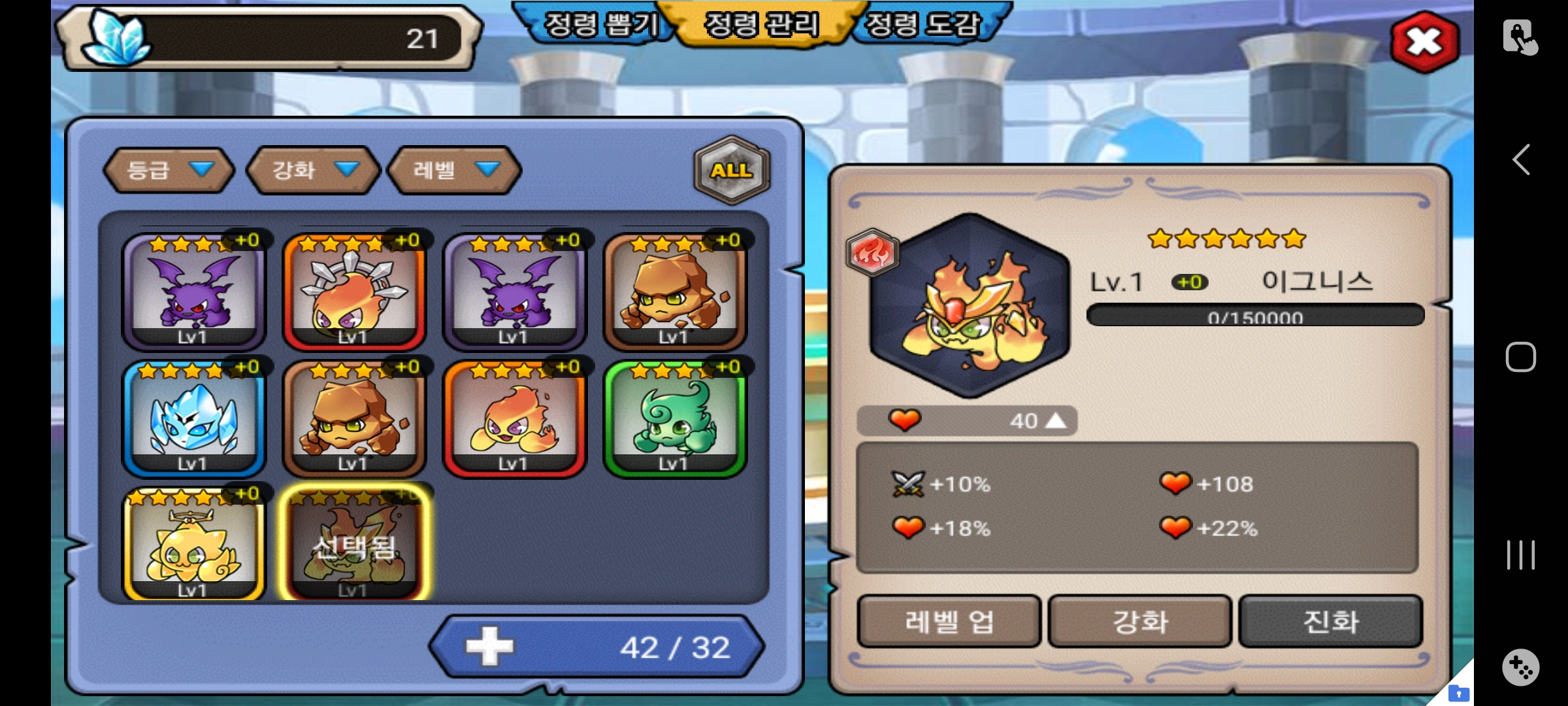Select the selected 선택됨 Ignis slot
The height and width of the screenshot is (706, 1568).
click(x=354, y=544)
